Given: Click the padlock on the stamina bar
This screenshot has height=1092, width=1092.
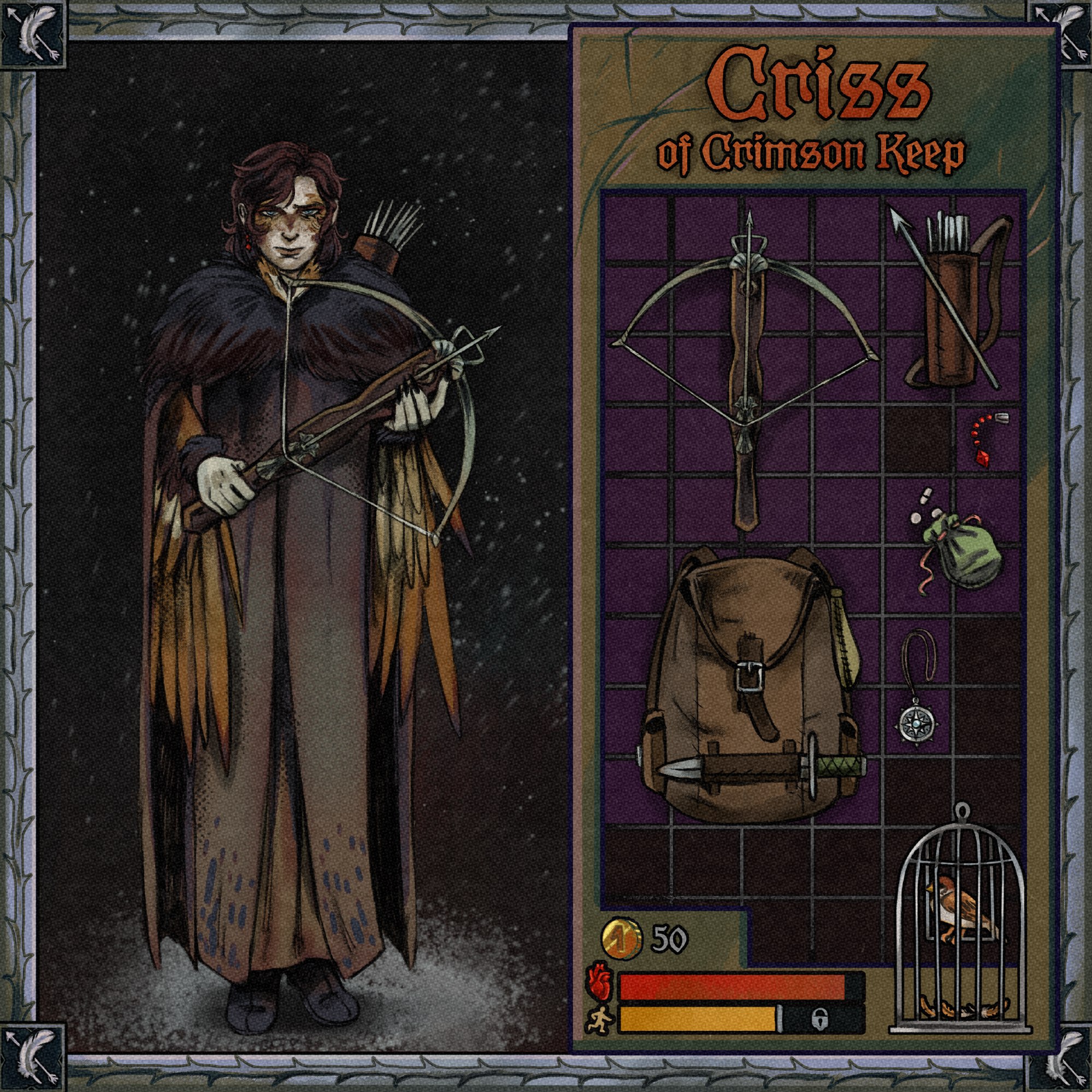Looking at the screenshot, I should (x=818, y=1018).
